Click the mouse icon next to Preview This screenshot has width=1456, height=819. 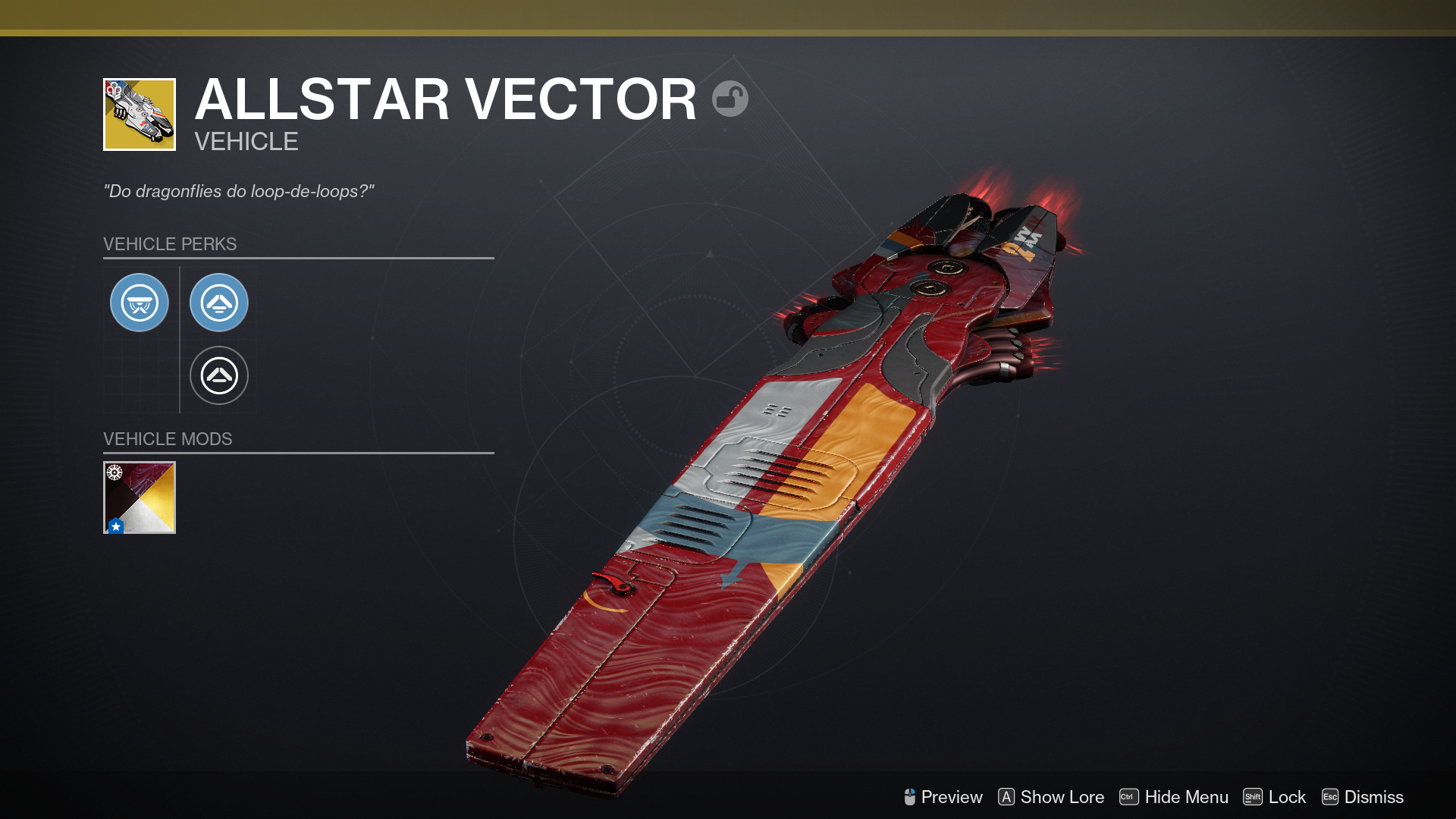pos(910,797)
